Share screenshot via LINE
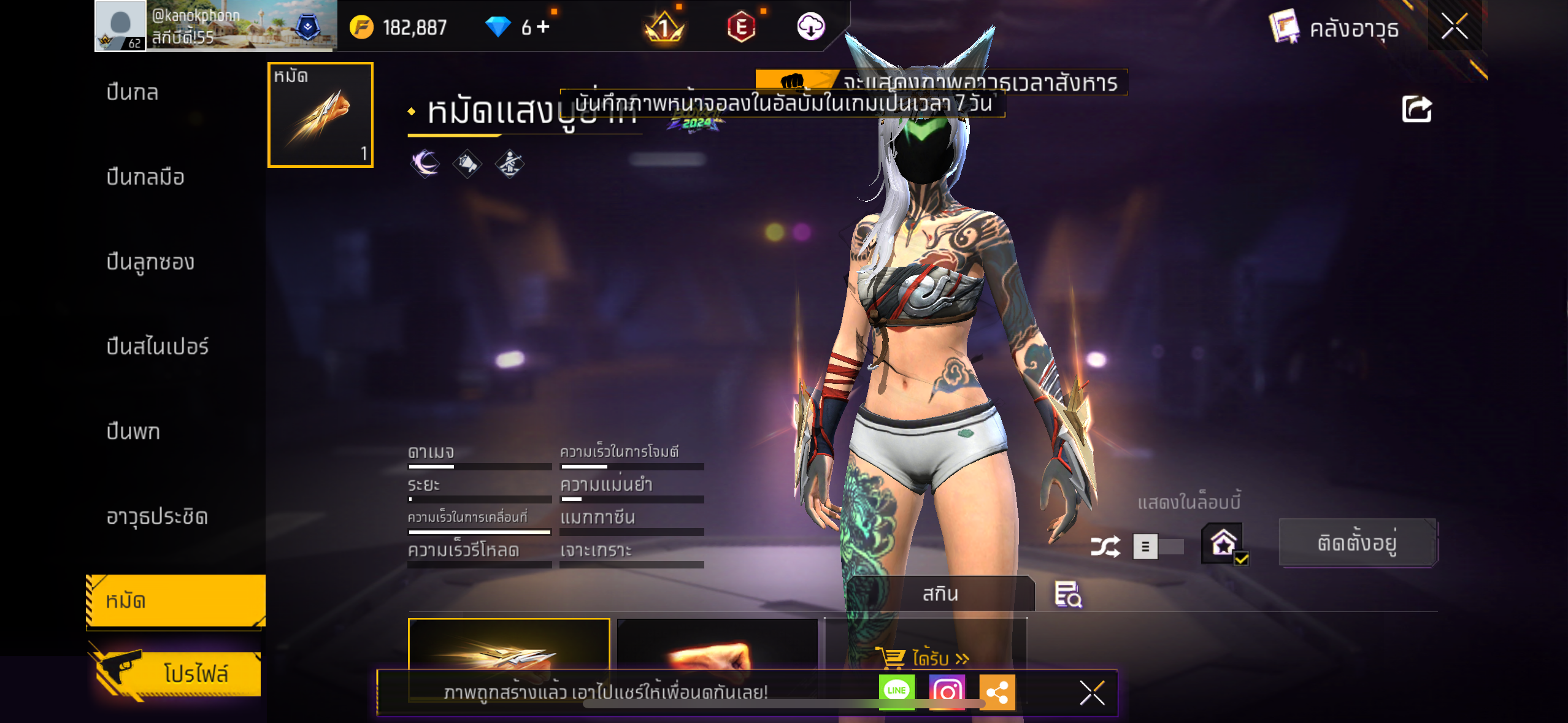Image resolution: width=1568 pixels, height=723 pixels. [x=896, y=691]
